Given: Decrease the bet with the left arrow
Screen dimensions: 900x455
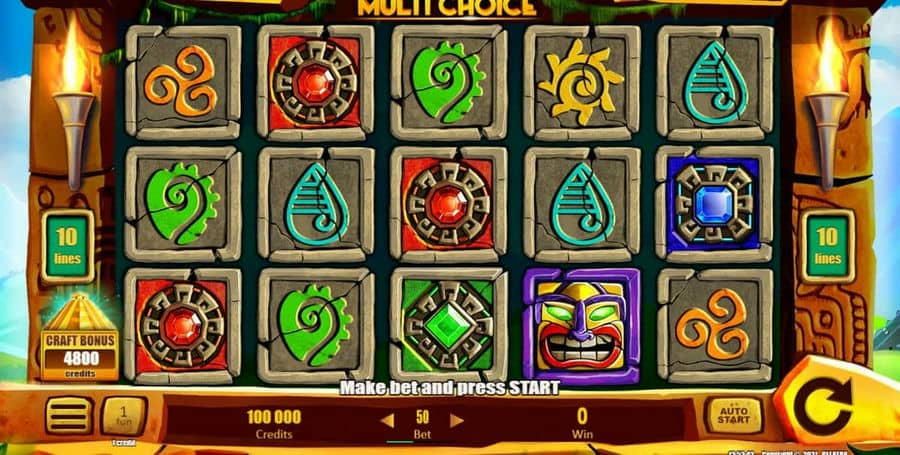Looking at the screenshot, I should [386, 420].
